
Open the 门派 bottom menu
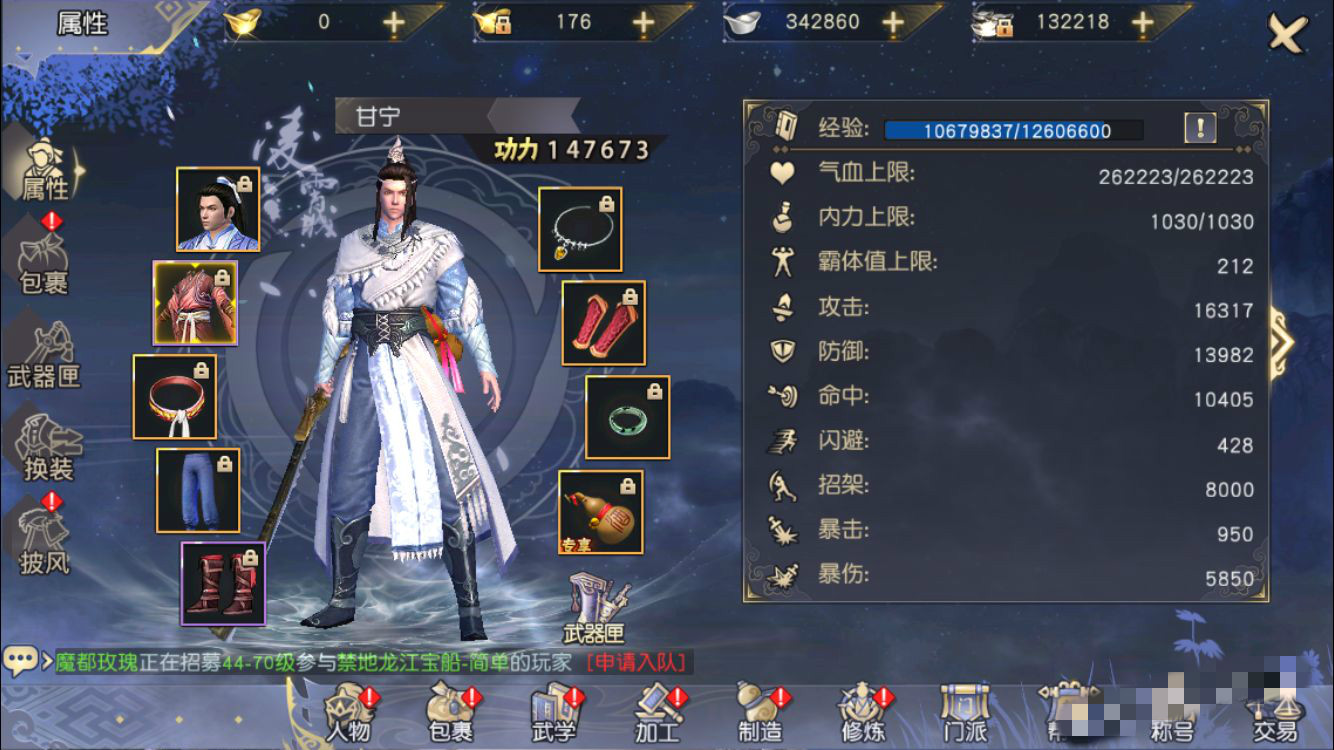966,714
